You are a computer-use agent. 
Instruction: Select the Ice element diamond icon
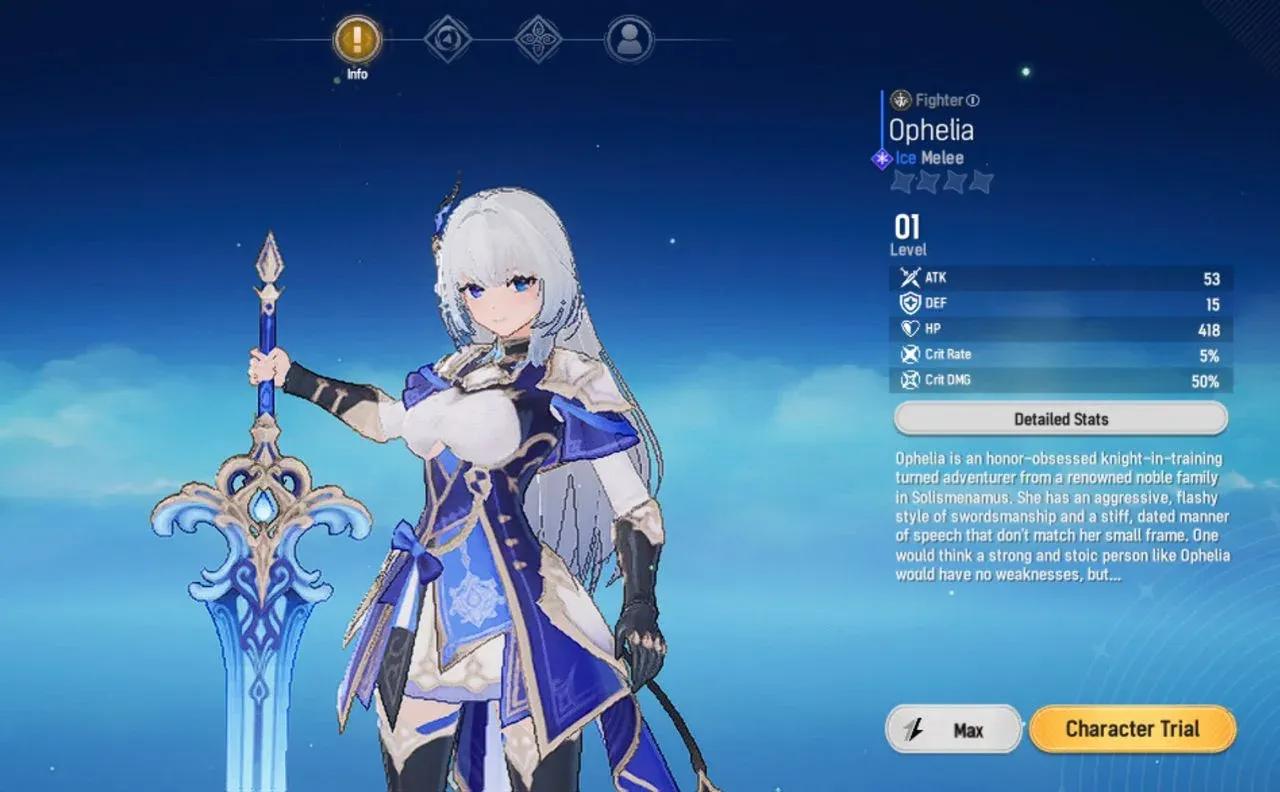(881, 156)
